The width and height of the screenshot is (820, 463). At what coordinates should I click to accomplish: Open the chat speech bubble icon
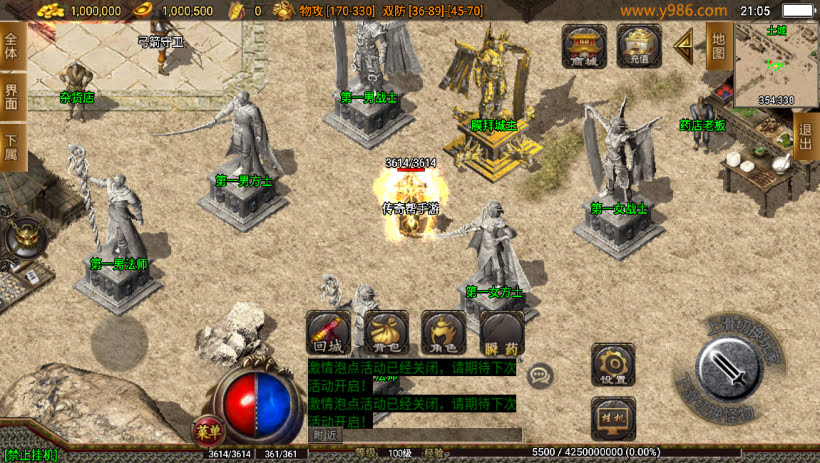pyautogui.click(x=541, y=375)
